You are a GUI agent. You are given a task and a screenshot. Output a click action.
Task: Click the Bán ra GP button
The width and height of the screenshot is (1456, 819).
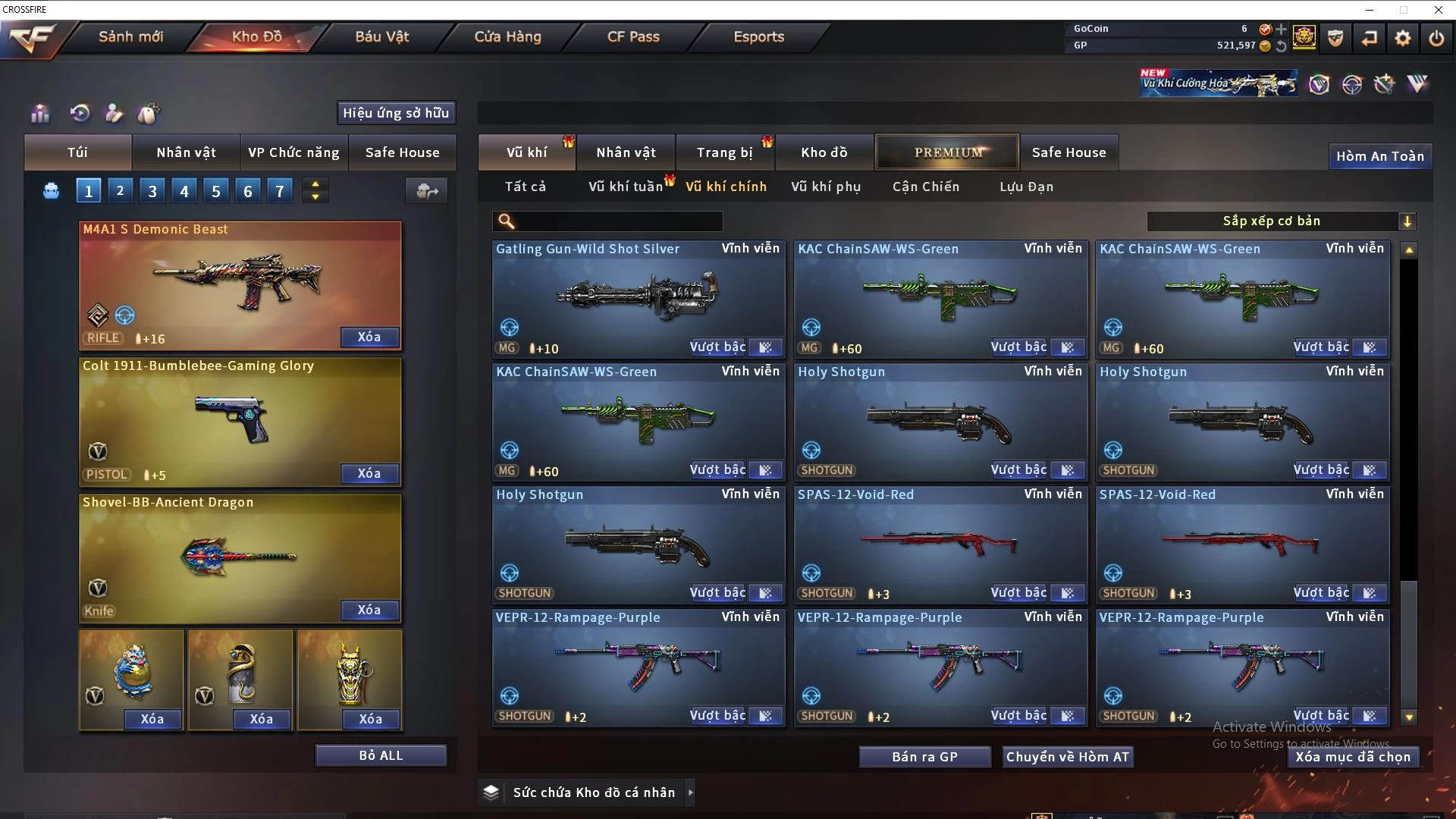(924, 757)
